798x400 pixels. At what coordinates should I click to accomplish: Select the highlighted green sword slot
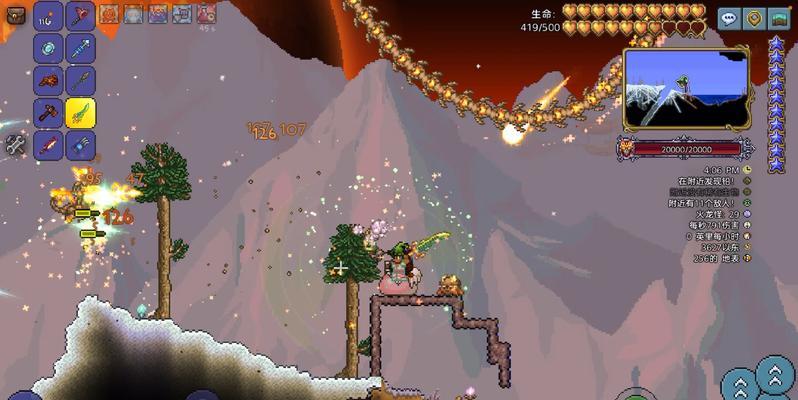(81, 112)
